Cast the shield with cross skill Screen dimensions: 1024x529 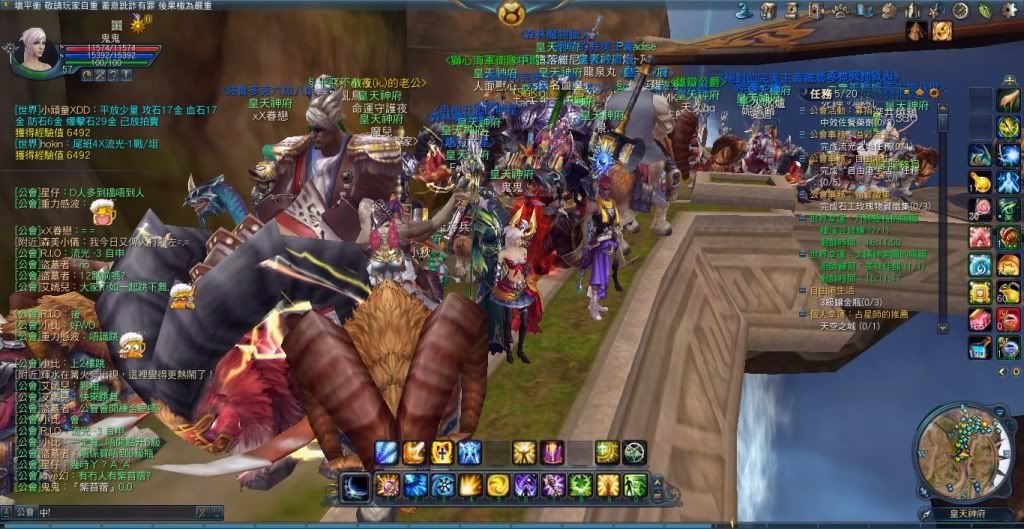(x=442, y=453)
